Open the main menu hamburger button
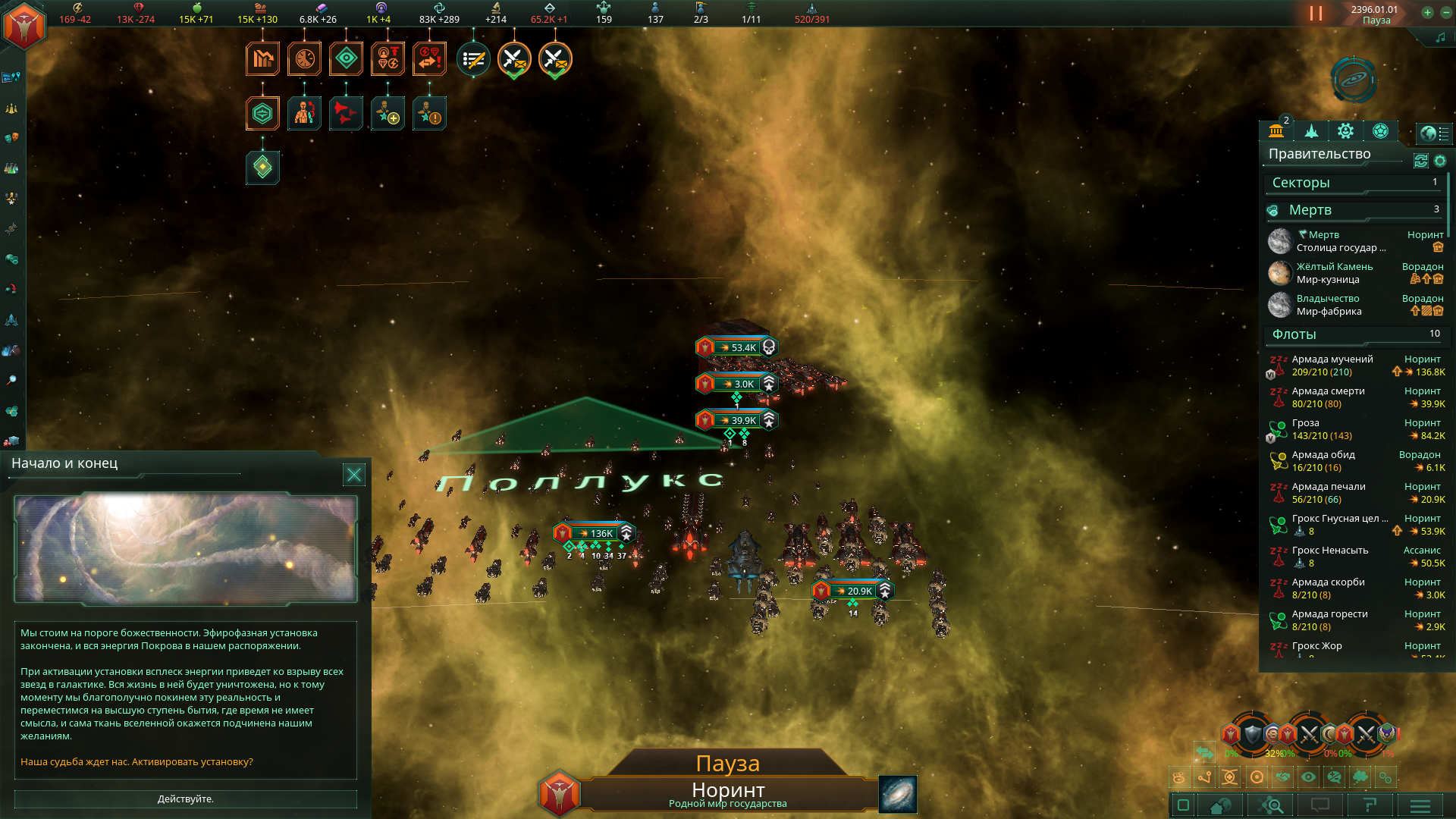The height and width of the screenshot is (819, 1456). (x=1420, y=805)
